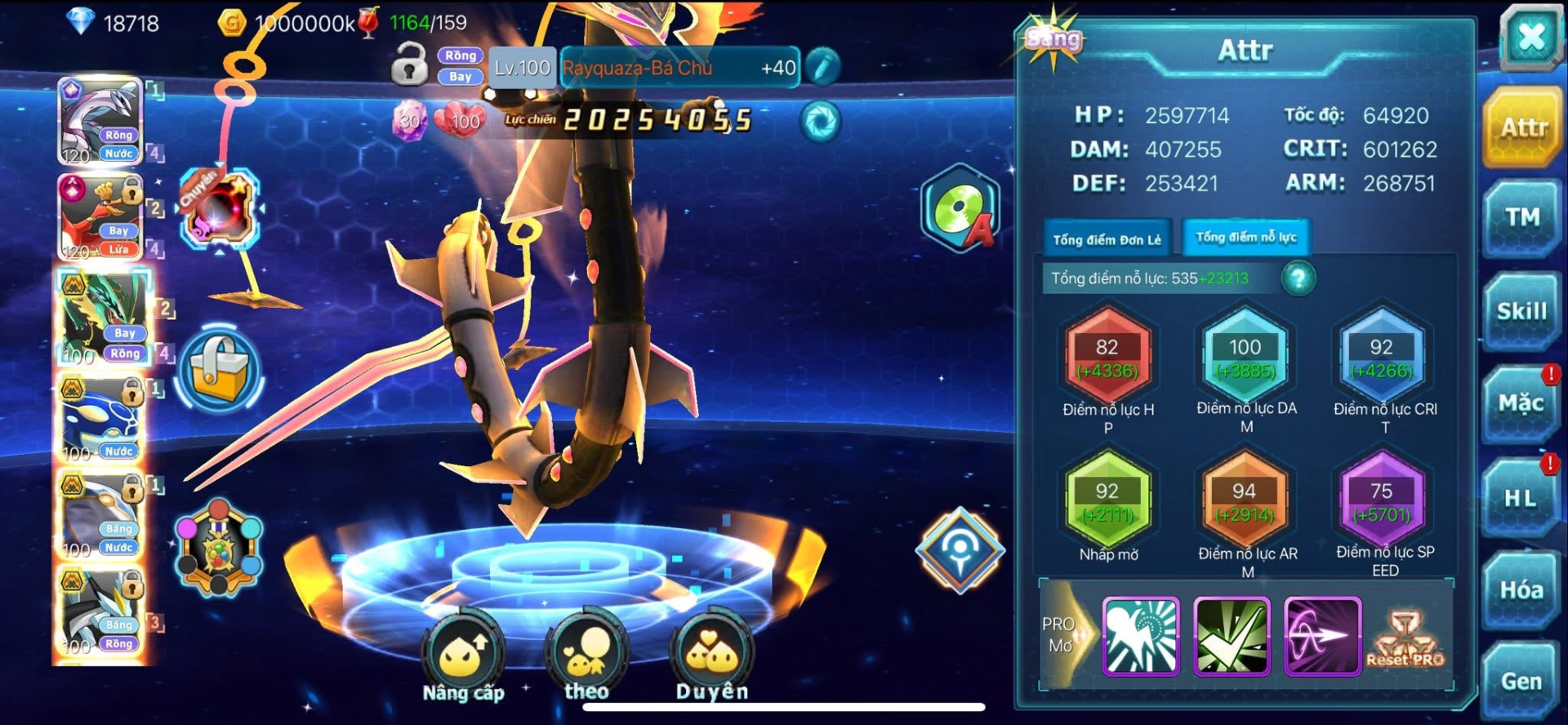Viewport: 1568px width, 725px height.
Task: Open the Gen side tab
Action: point(1521,681)
